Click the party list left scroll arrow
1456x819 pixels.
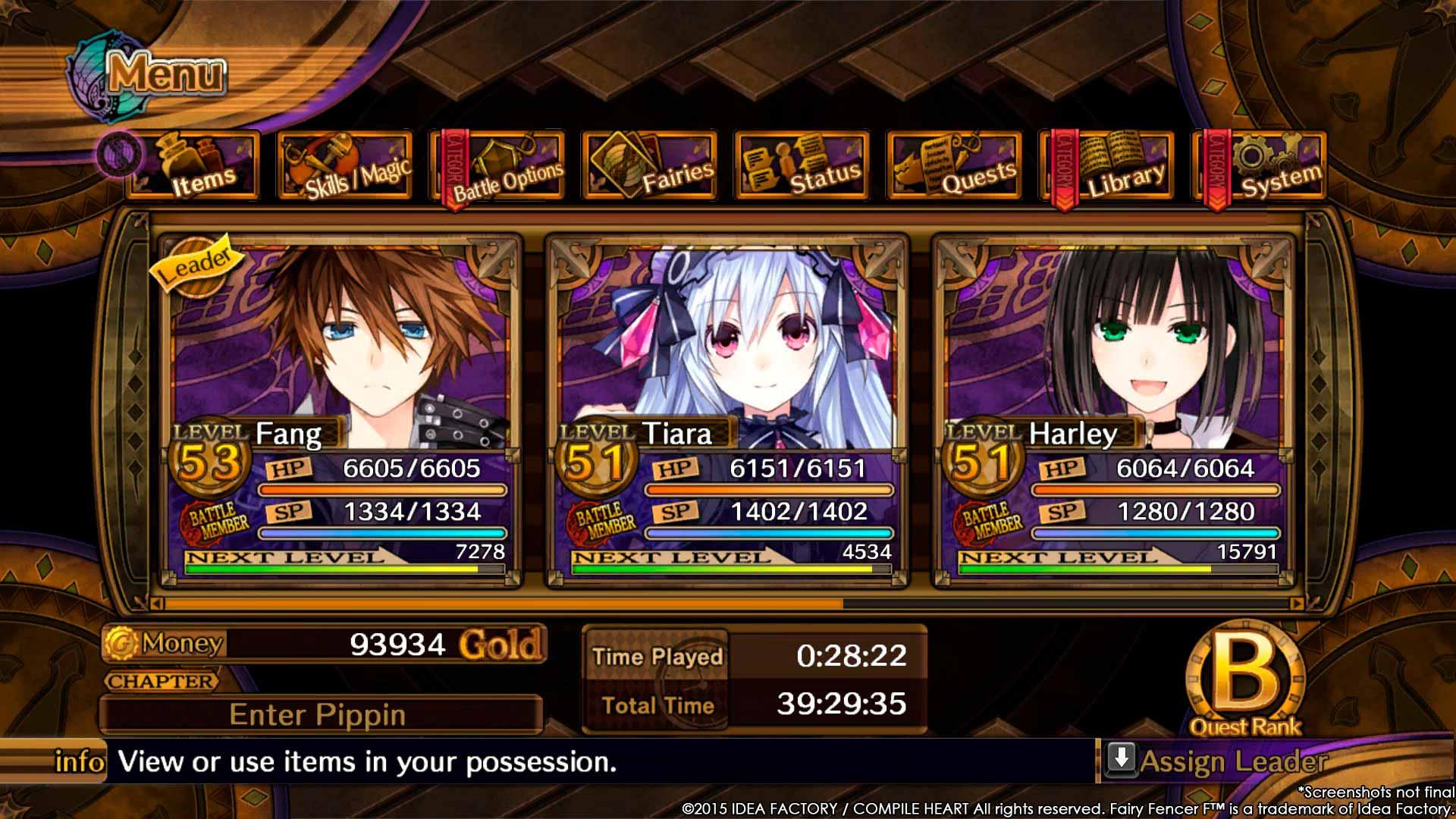pos(157,604)
